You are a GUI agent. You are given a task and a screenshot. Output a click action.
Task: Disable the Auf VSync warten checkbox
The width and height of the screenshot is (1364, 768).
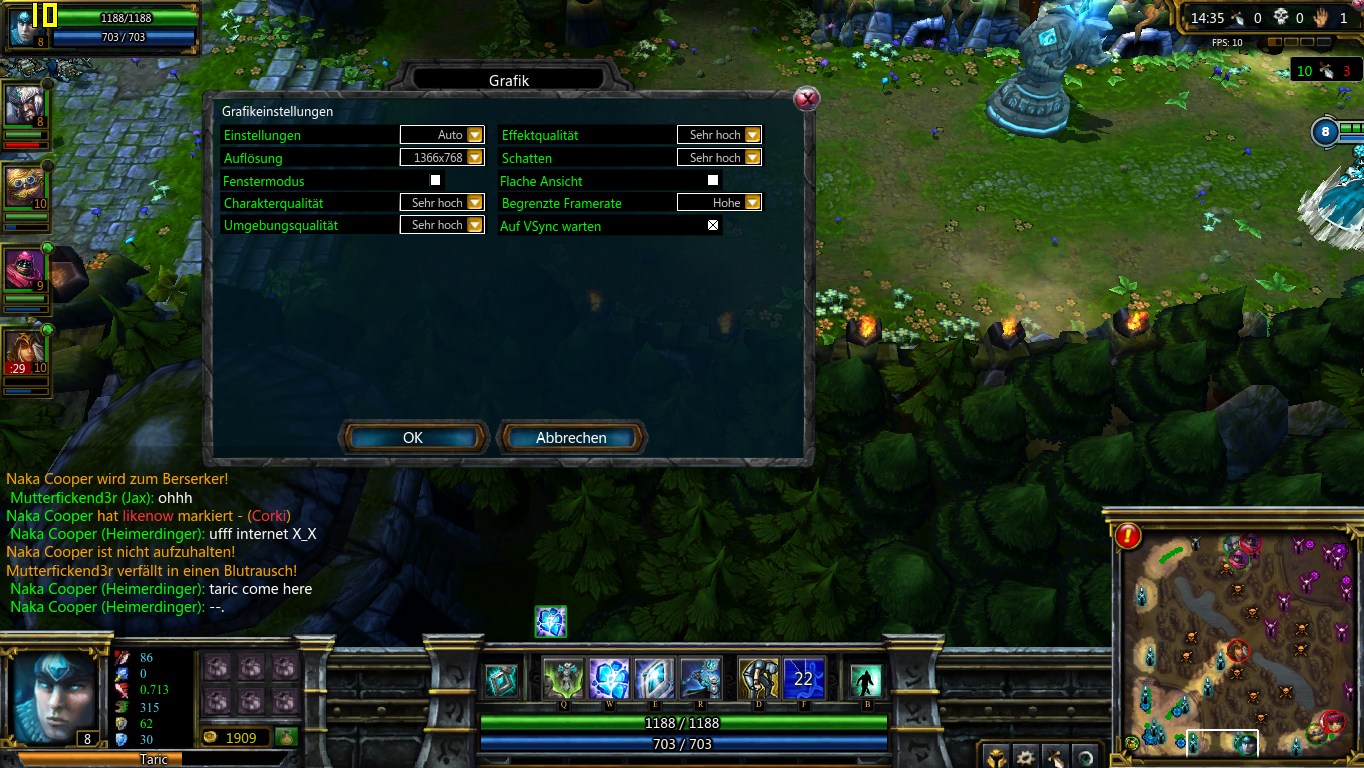coord(712,225)
